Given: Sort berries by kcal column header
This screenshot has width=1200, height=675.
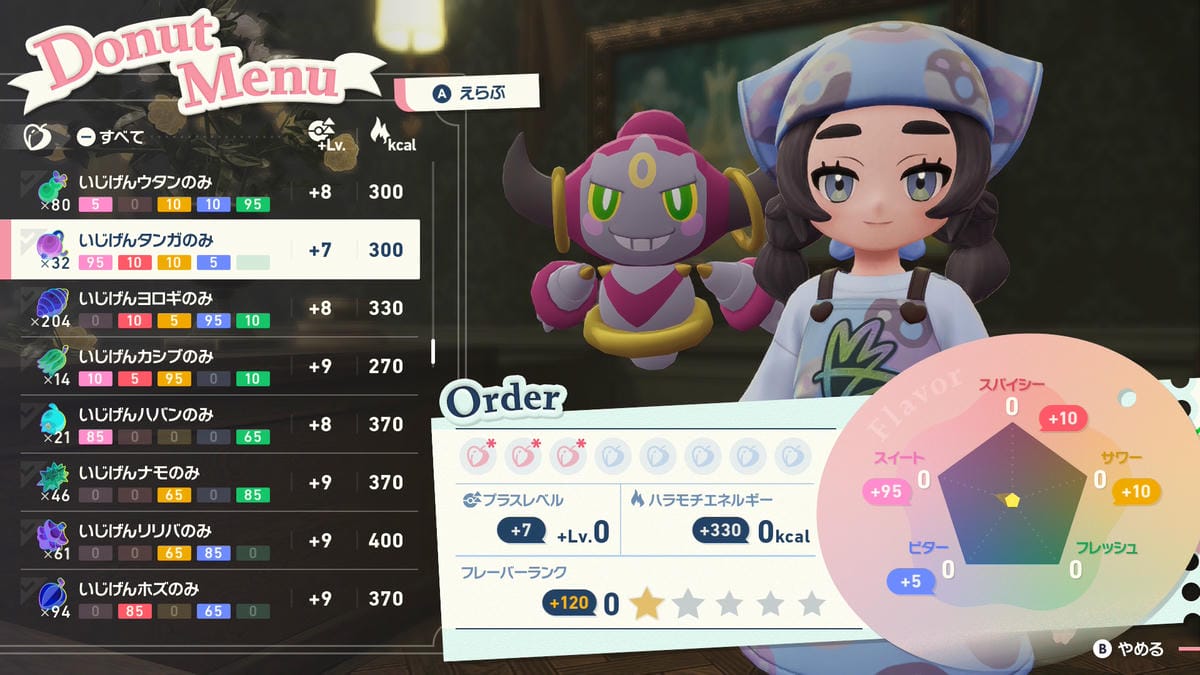Looking at the screenshot, I should coord(391,136).
